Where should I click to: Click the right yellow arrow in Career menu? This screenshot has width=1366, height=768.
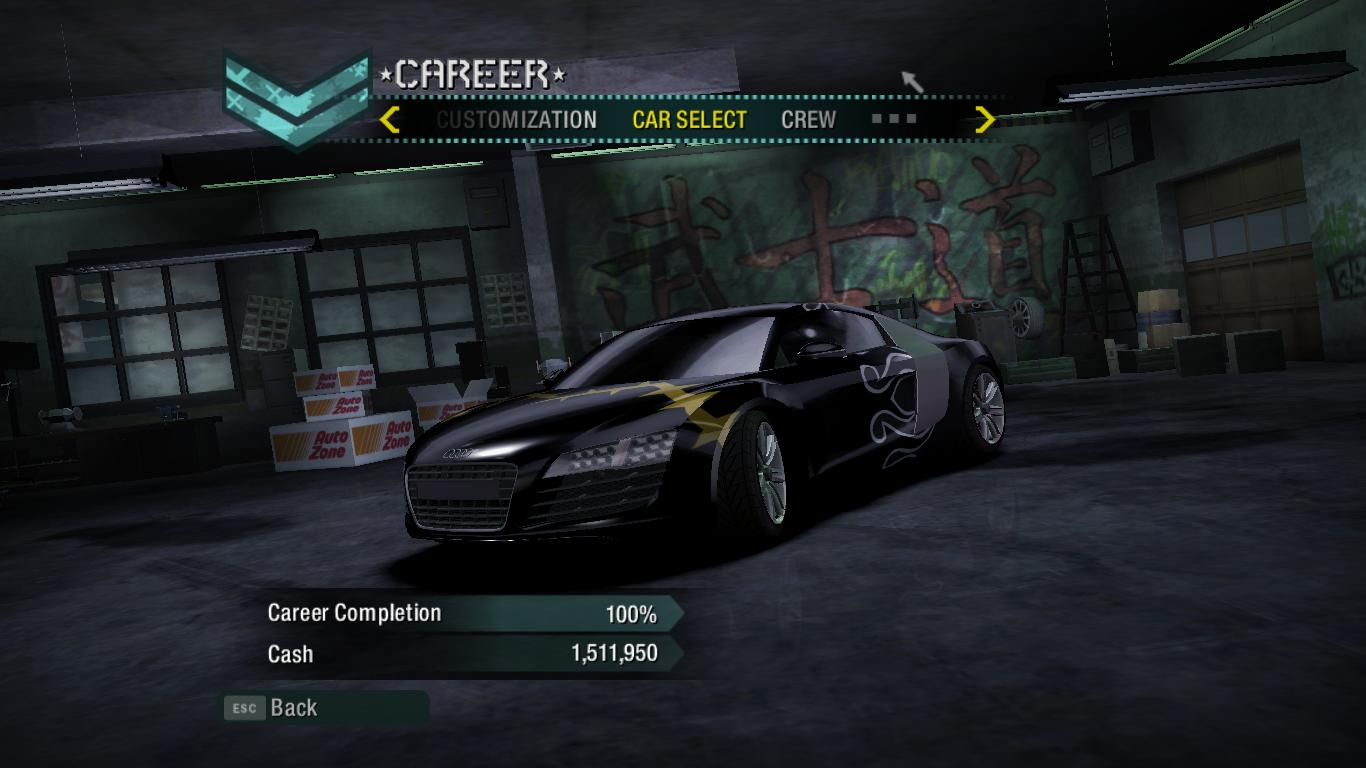tap(985, 120)
